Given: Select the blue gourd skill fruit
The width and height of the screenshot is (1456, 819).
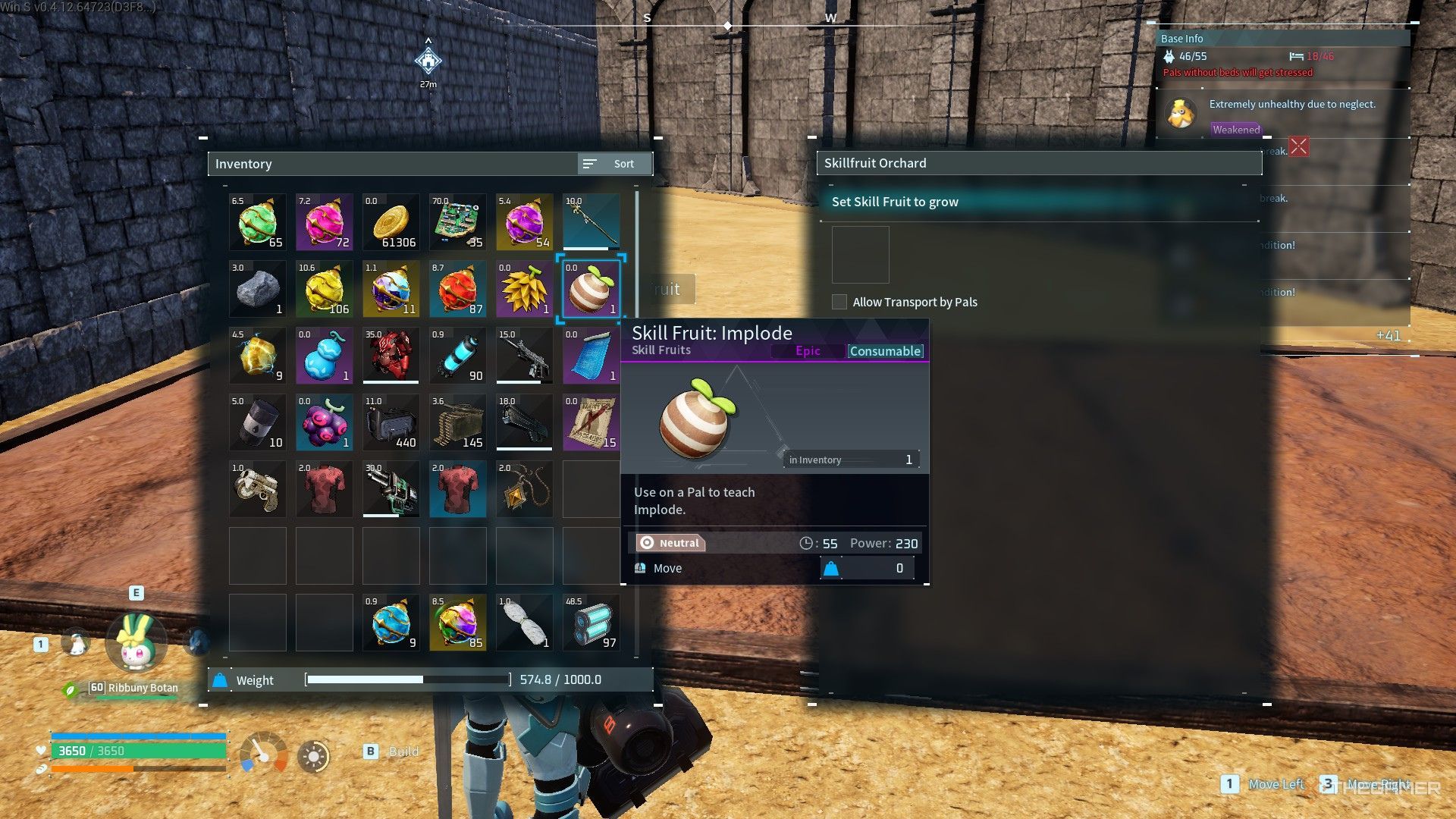Looking at the screenshot, I should (x=324, y=356).
